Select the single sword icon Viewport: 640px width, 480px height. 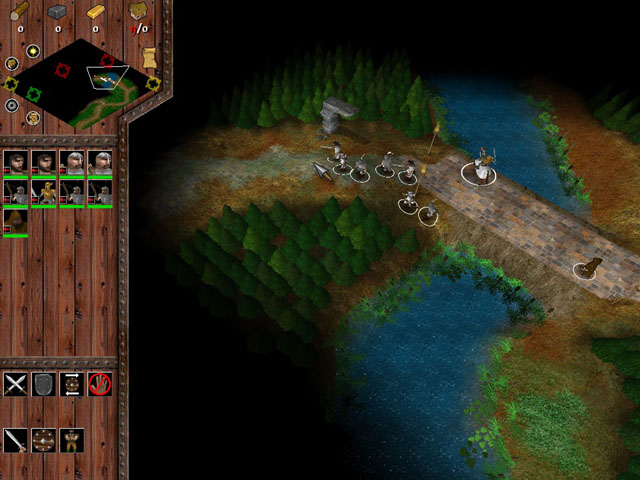[15, 440]
